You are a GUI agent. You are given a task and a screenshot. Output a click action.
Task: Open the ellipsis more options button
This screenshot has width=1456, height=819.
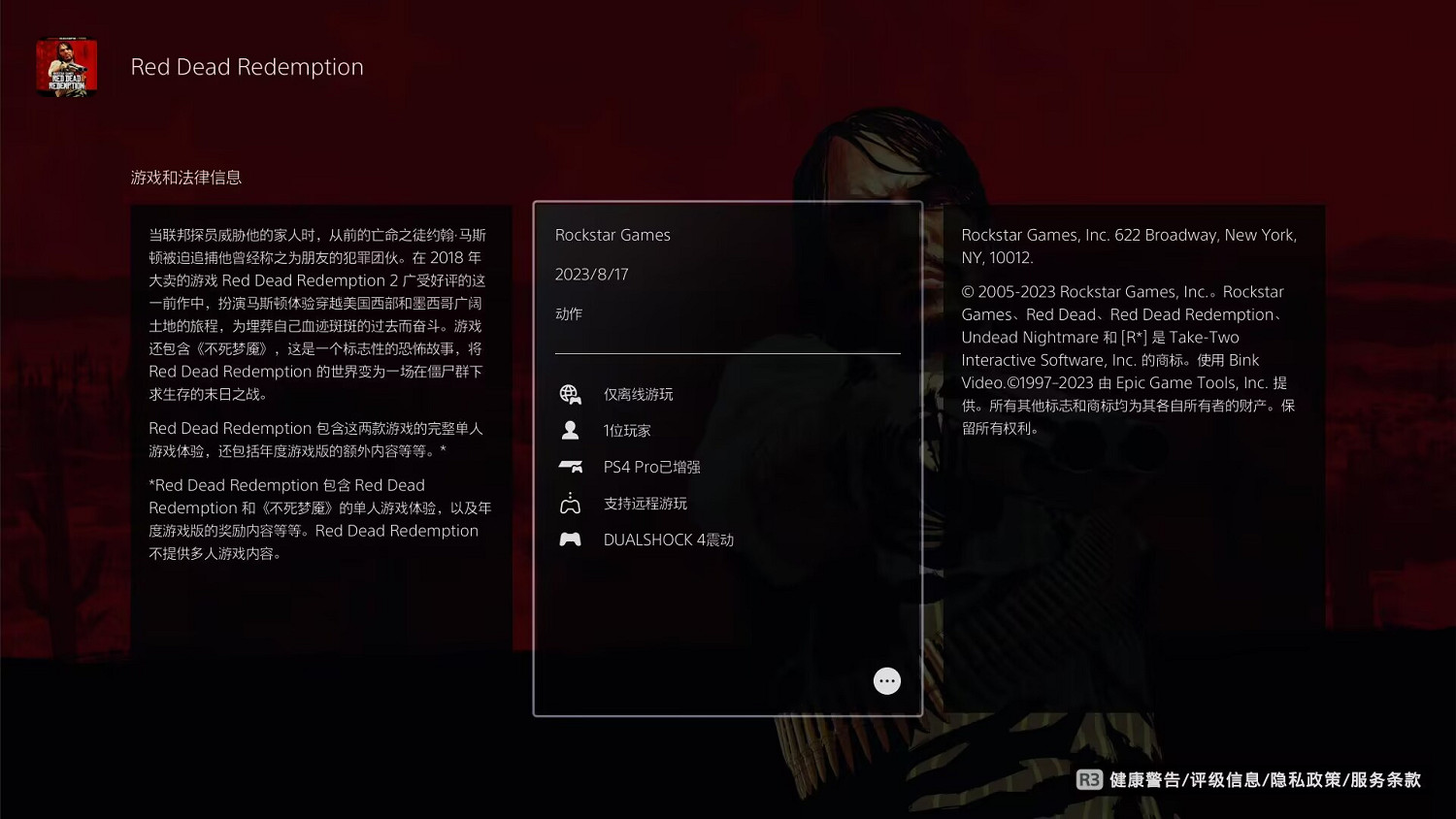pyautogui.click(x=886, y=680)
